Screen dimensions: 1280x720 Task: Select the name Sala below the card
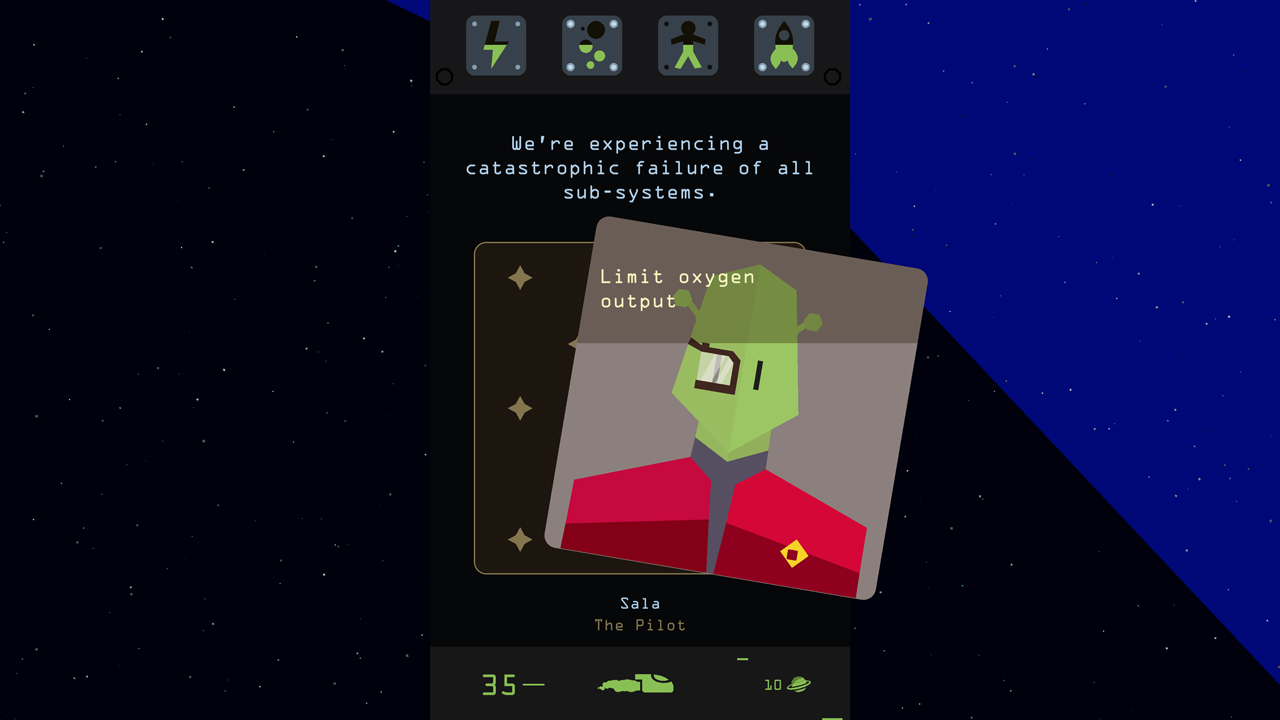(640, 603)
